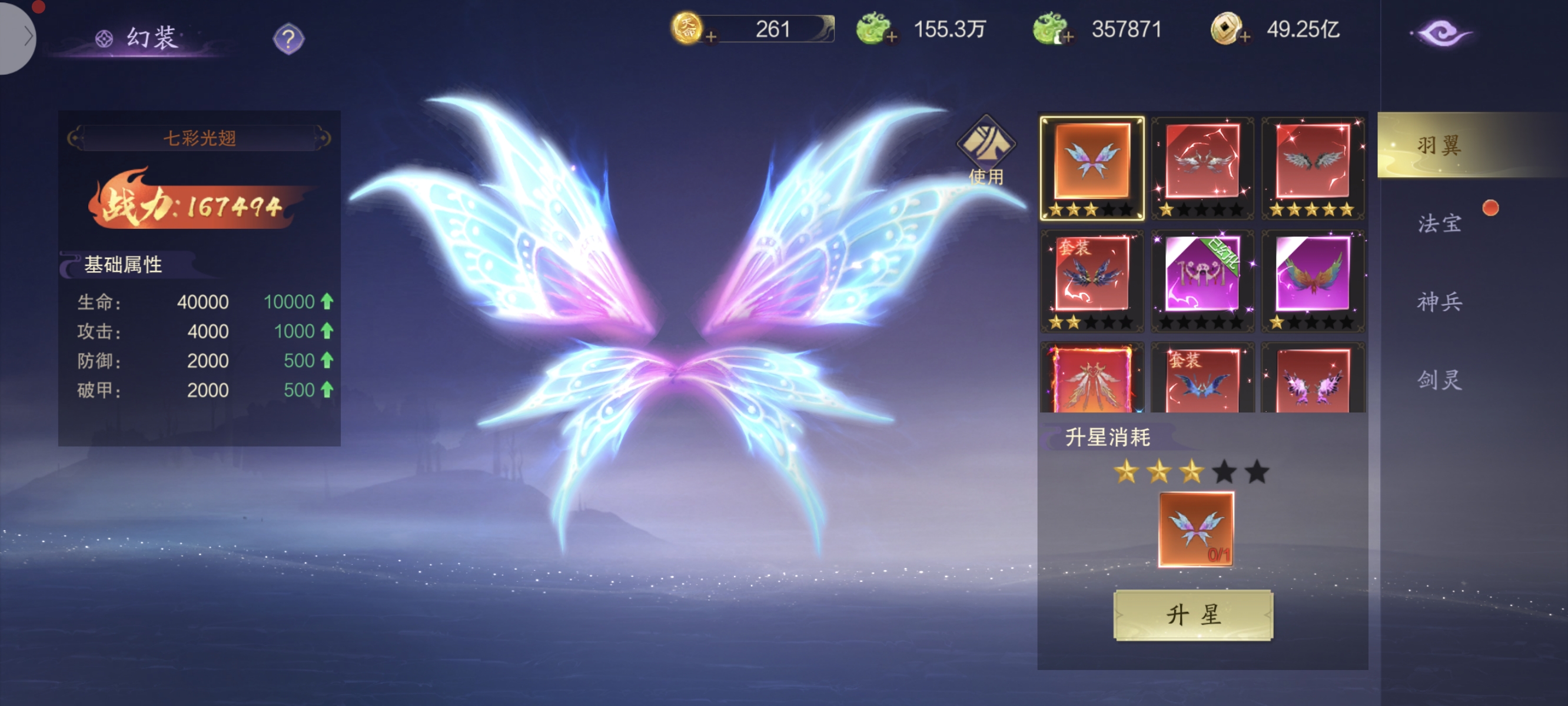Add more gold 天命 coin currency
Screen dimensions: 1568x706
tap(710, 37)
